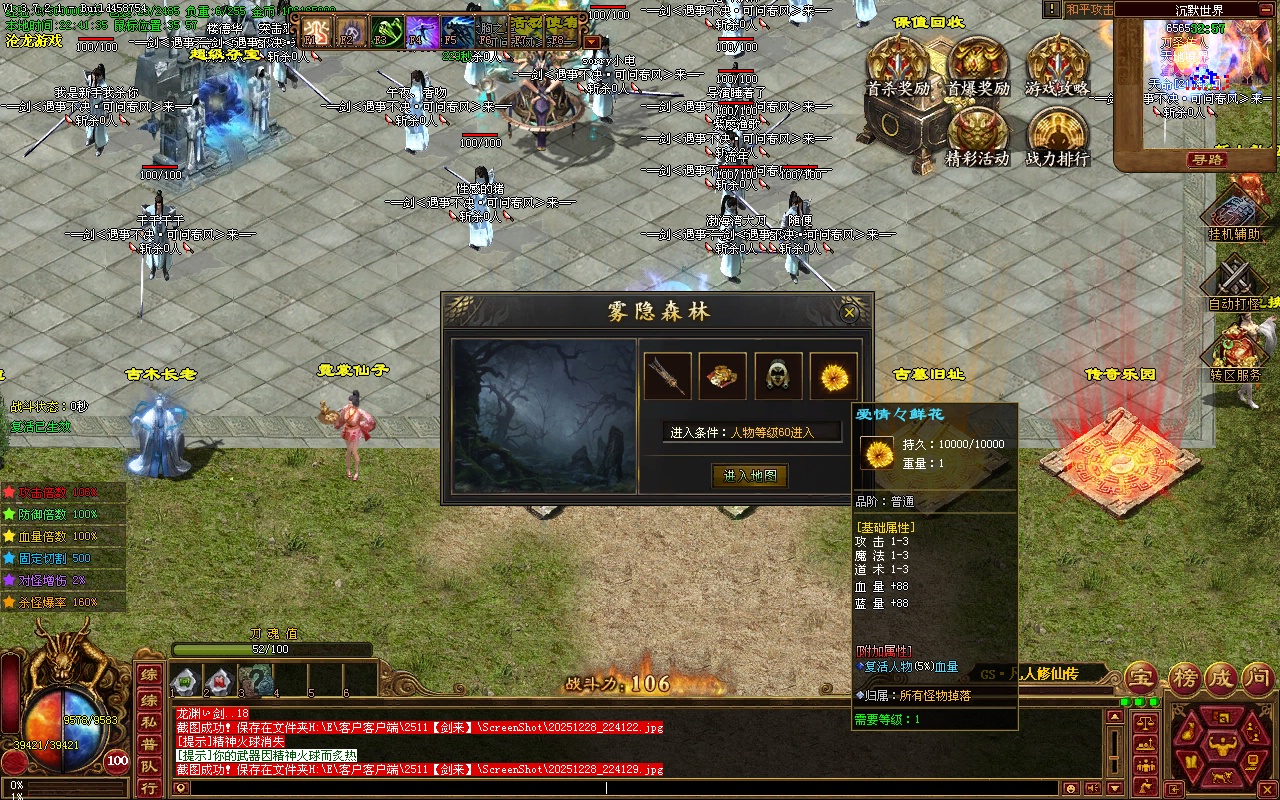Open the 宝 round menu button
This screenshot has height=800, width=1280.
tap(1142, 678)
